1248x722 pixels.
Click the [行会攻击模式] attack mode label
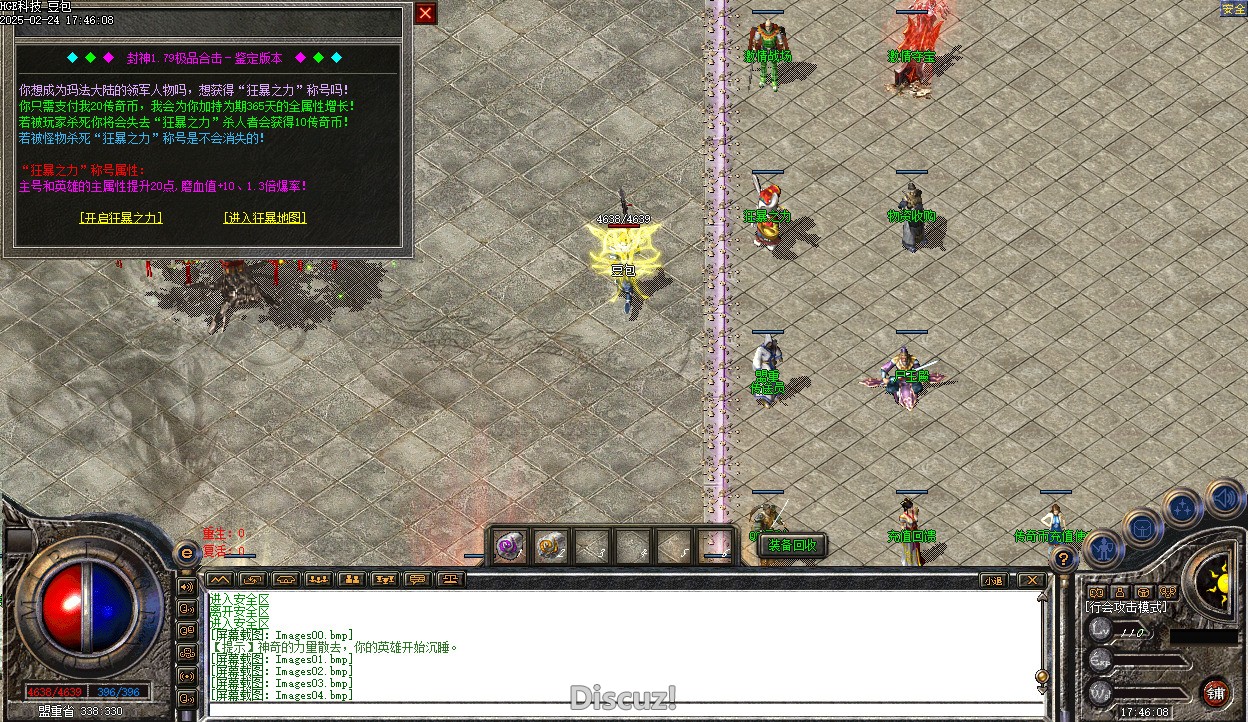click(1126, 607)
